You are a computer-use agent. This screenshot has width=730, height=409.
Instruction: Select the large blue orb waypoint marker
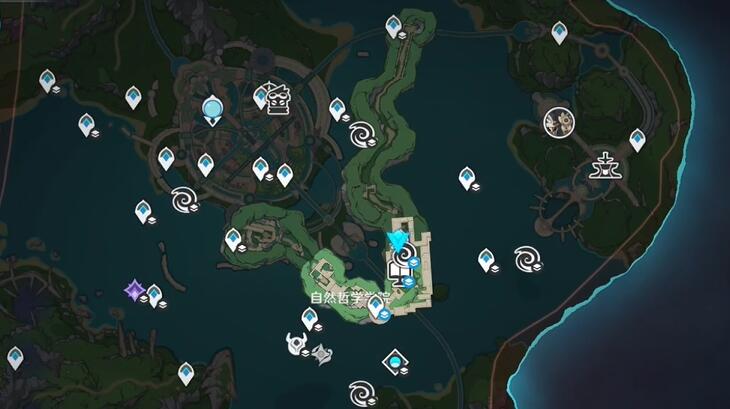click(212, 108)
